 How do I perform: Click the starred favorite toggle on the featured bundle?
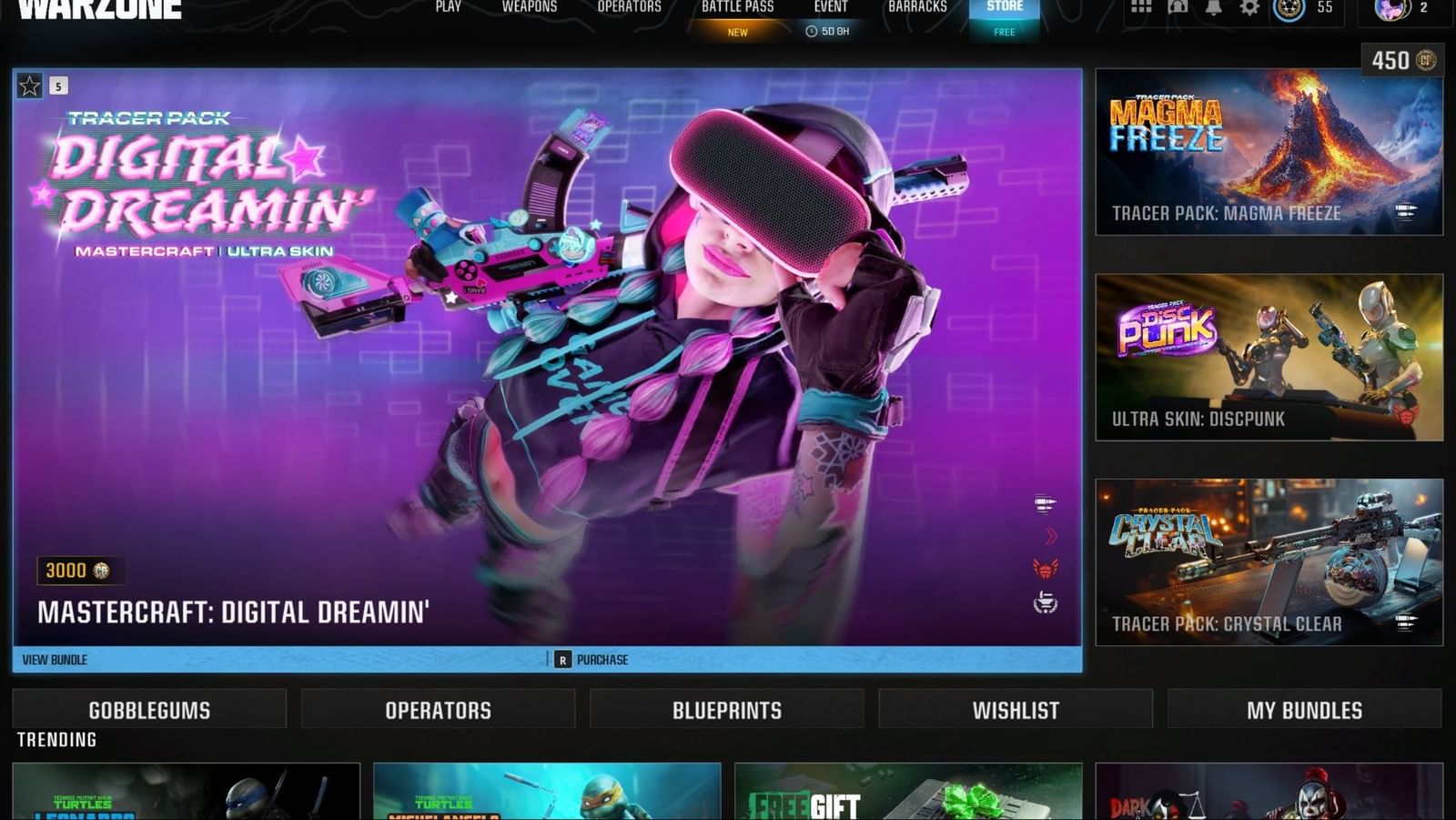[x=30, y=85]
